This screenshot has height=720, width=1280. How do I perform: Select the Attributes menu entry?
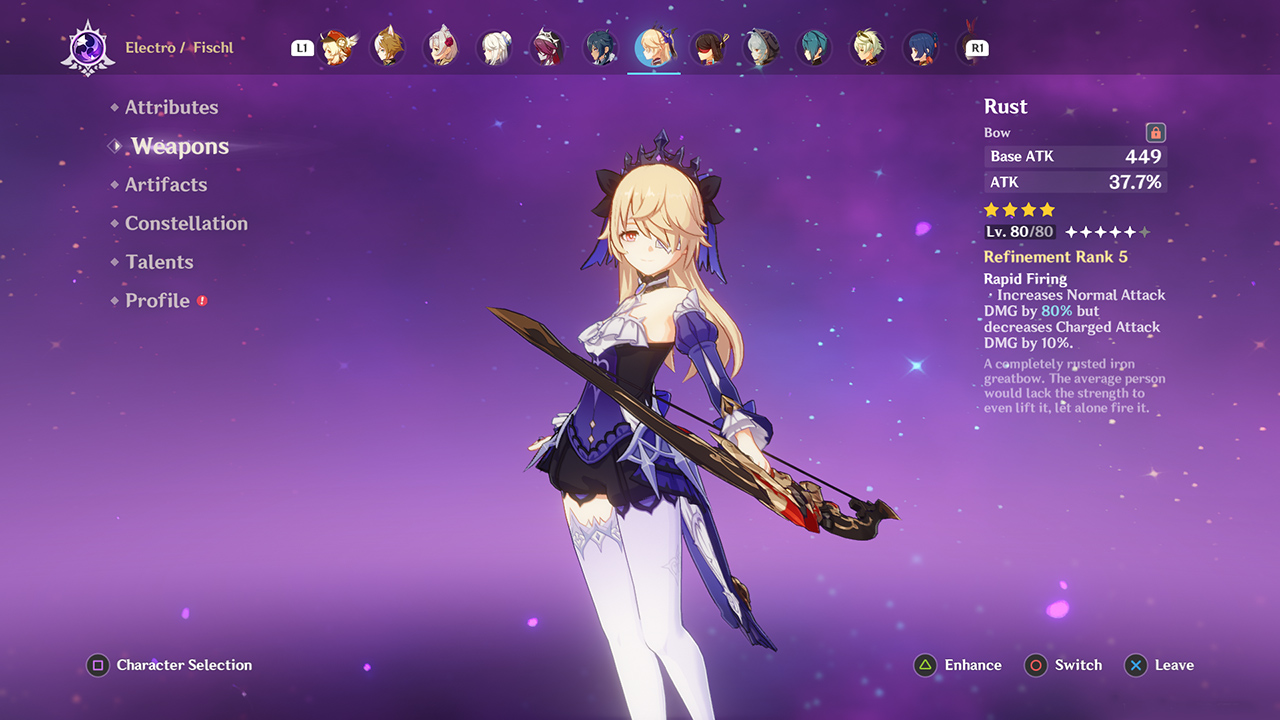pyautogui.click(x=172, y=107)
